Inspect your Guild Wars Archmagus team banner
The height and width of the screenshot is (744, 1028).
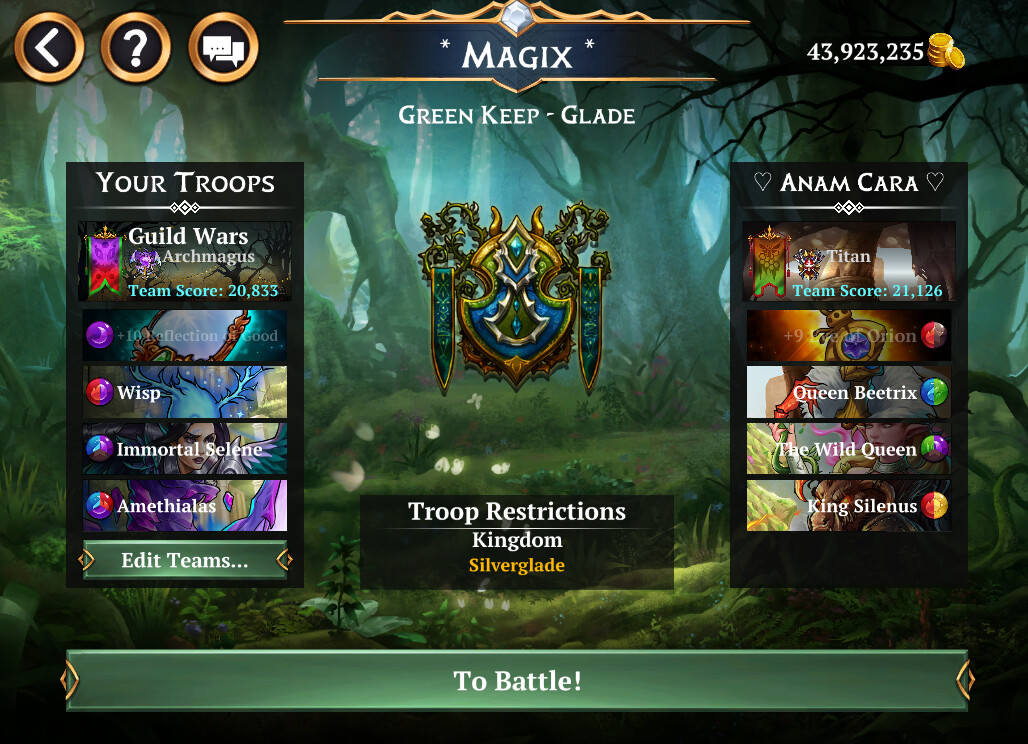tap(185, 262)
